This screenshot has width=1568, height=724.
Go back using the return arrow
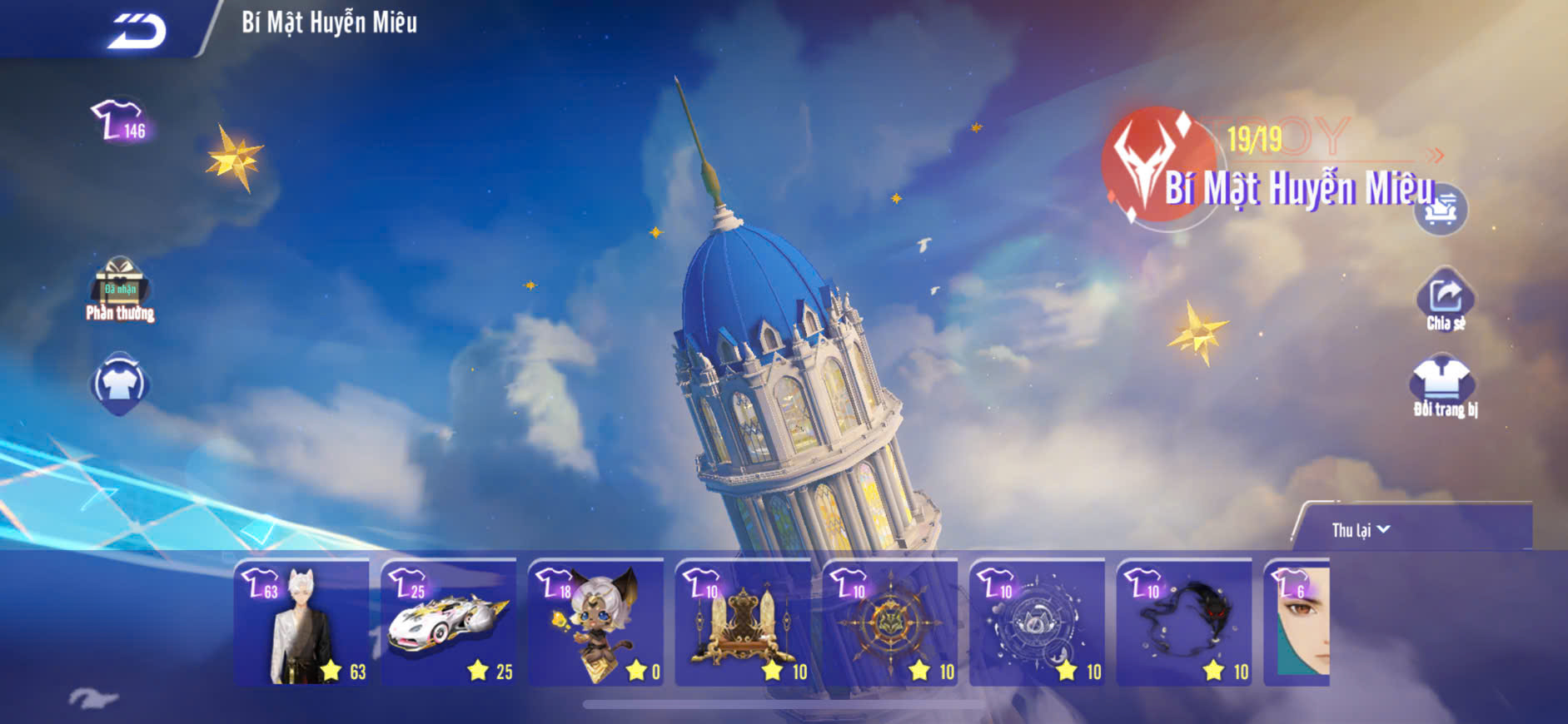tap(137, 31)
